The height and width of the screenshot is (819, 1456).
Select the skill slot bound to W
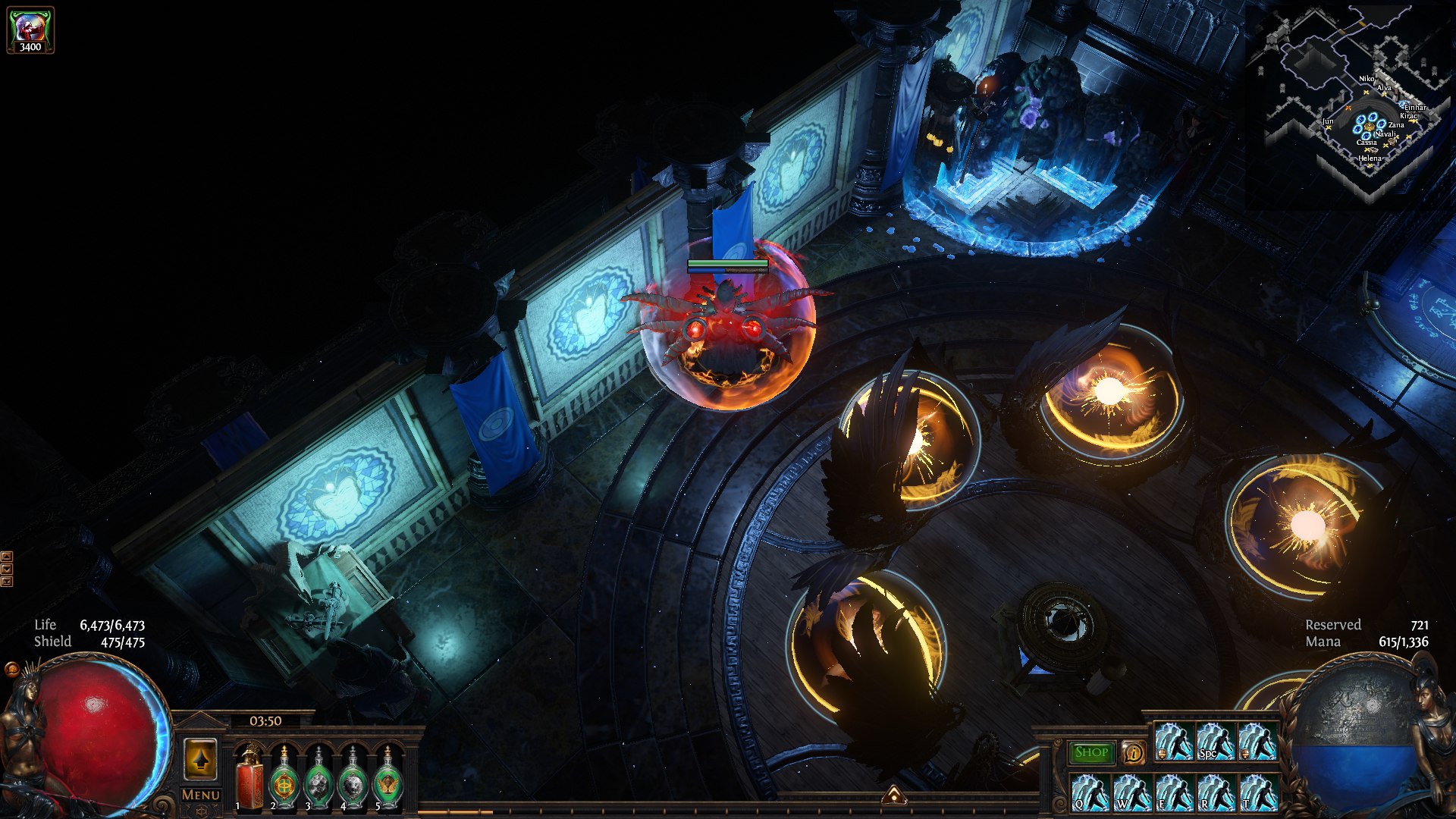(x=1132, y=792)
